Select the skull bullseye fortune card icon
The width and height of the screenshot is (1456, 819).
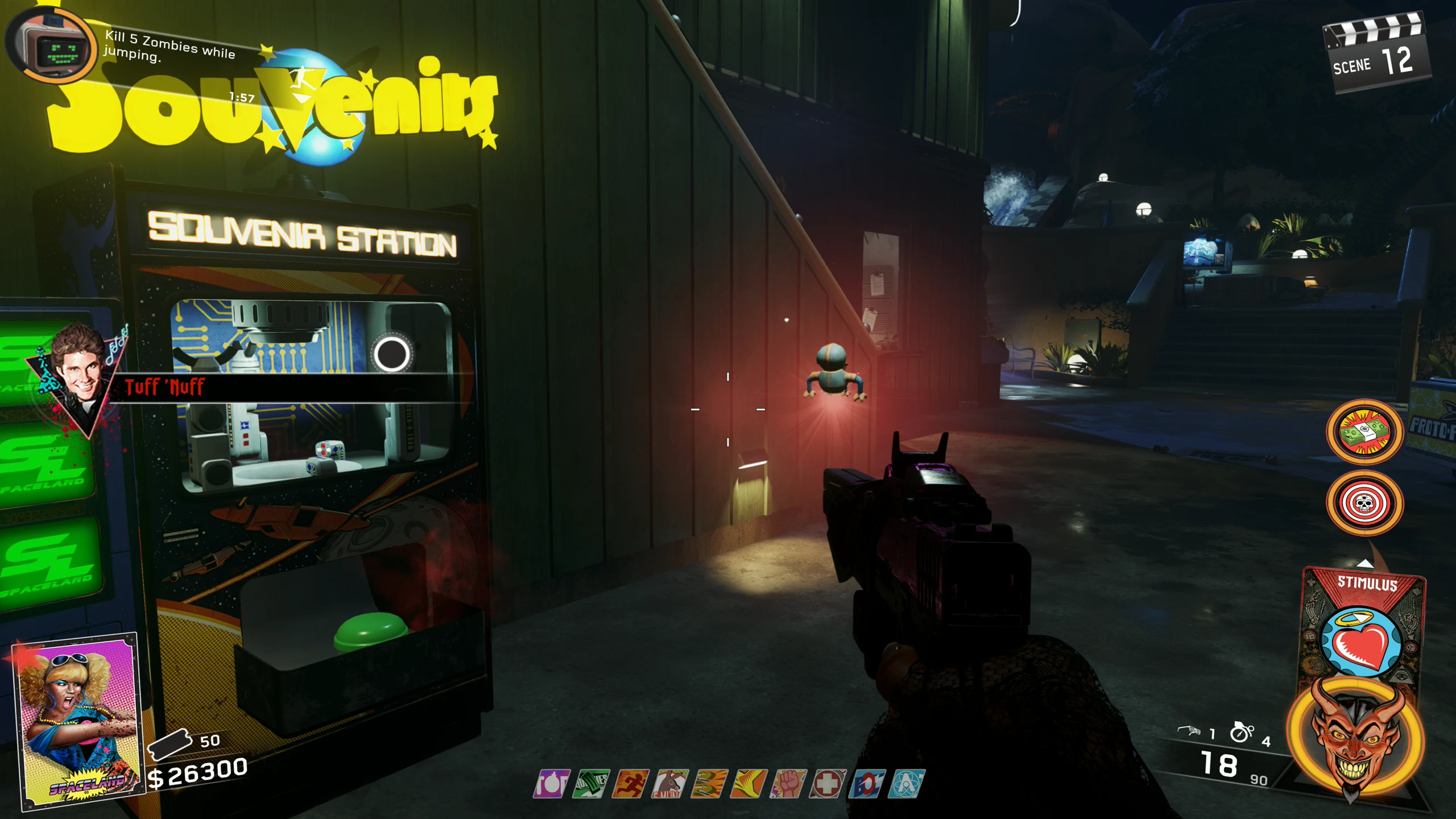(x=1364, y=503)
